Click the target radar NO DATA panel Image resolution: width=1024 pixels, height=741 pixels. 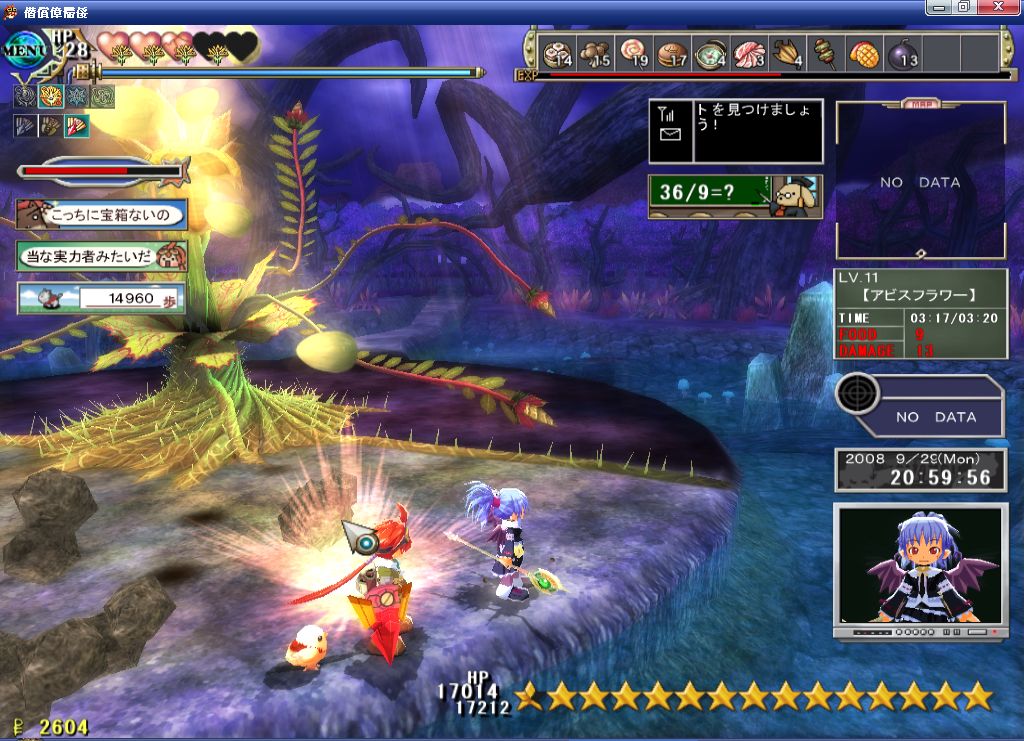(920, 404)
